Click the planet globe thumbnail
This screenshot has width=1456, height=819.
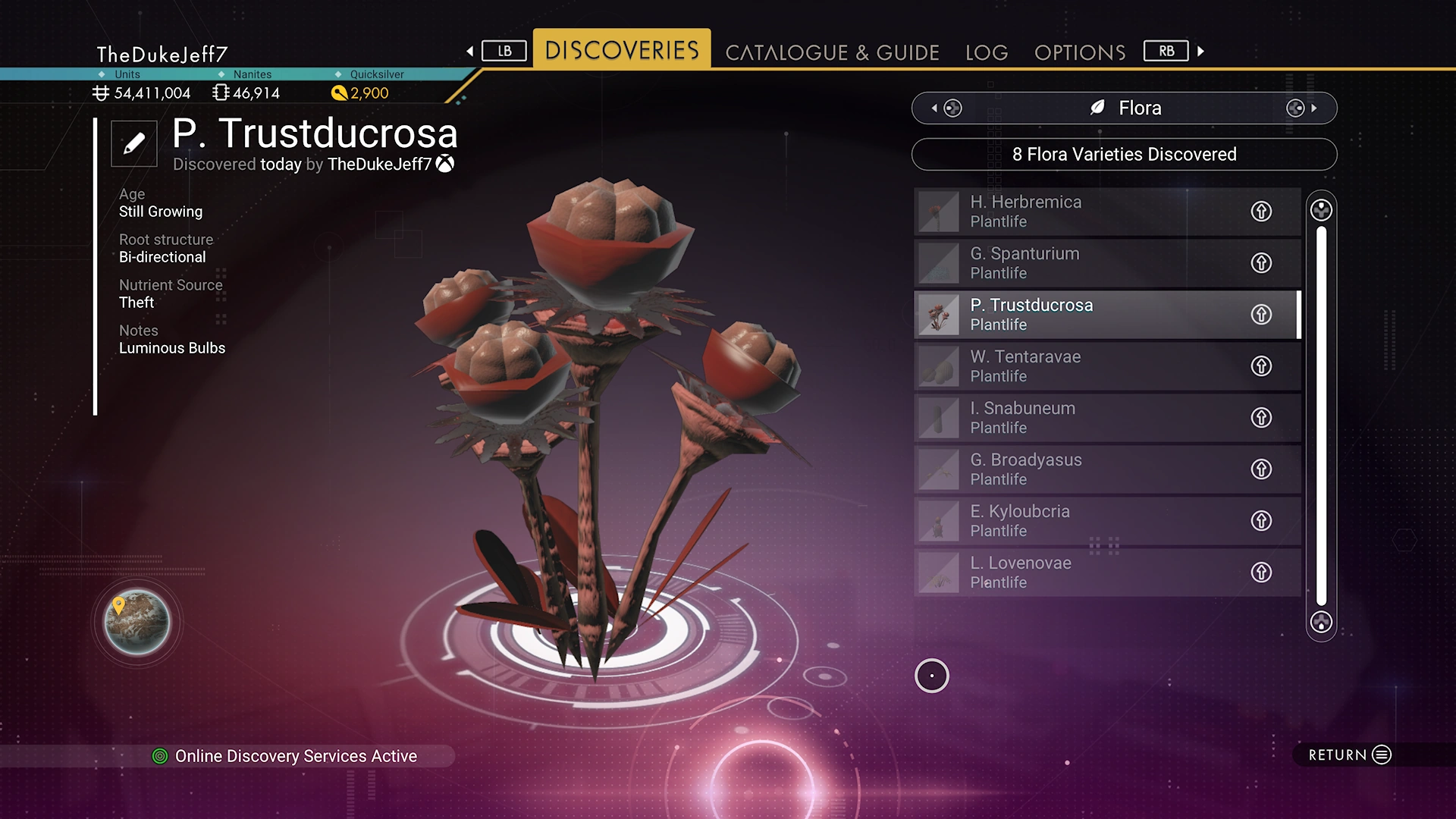137,622
